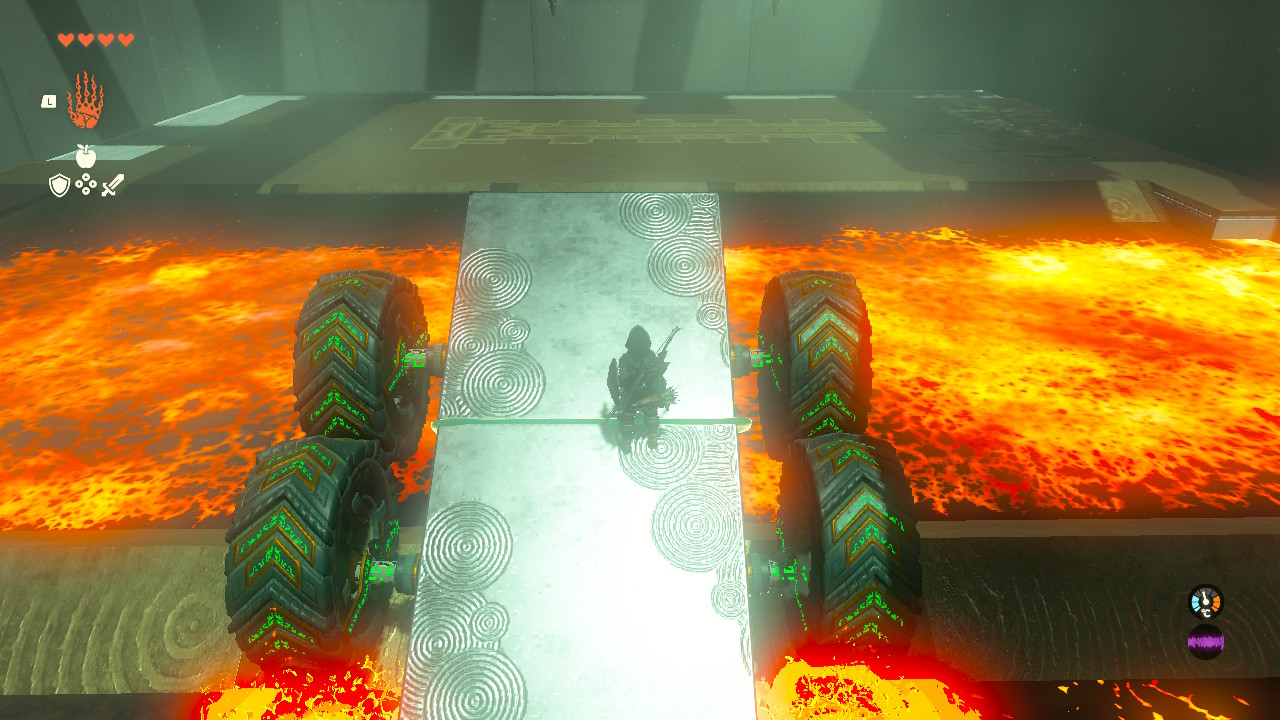Choose the sword weapon quick-swap icon

click(113, 185)
